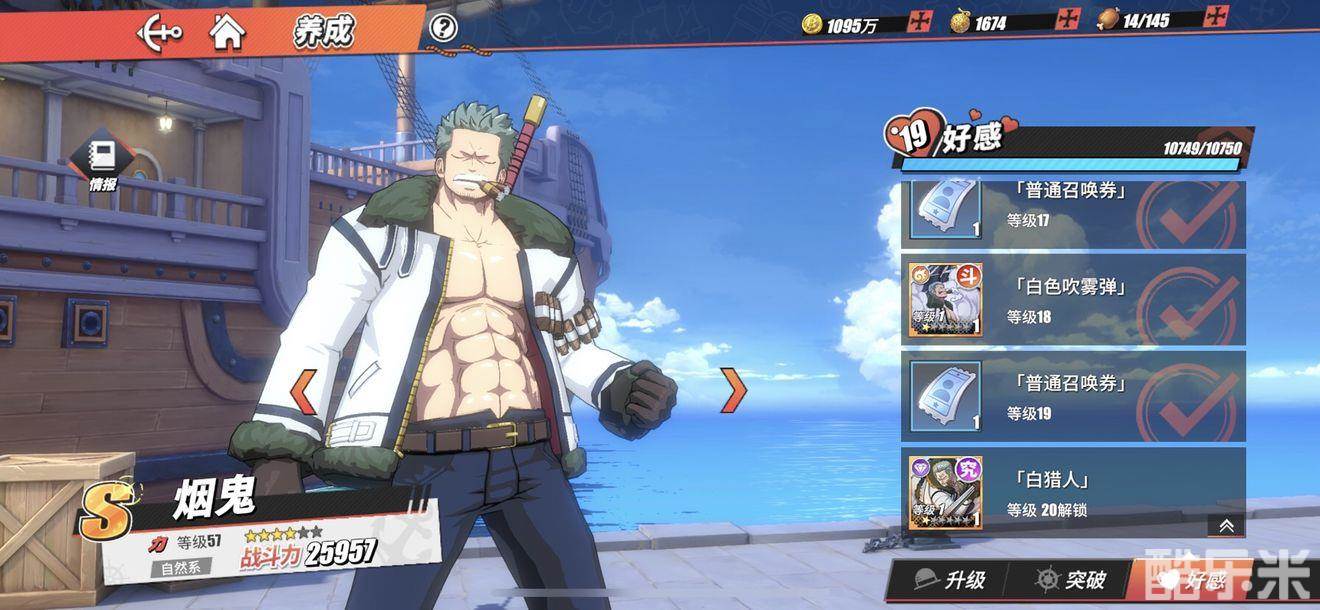Open the question mark help

pyautogui.click(x=443, y=28)
